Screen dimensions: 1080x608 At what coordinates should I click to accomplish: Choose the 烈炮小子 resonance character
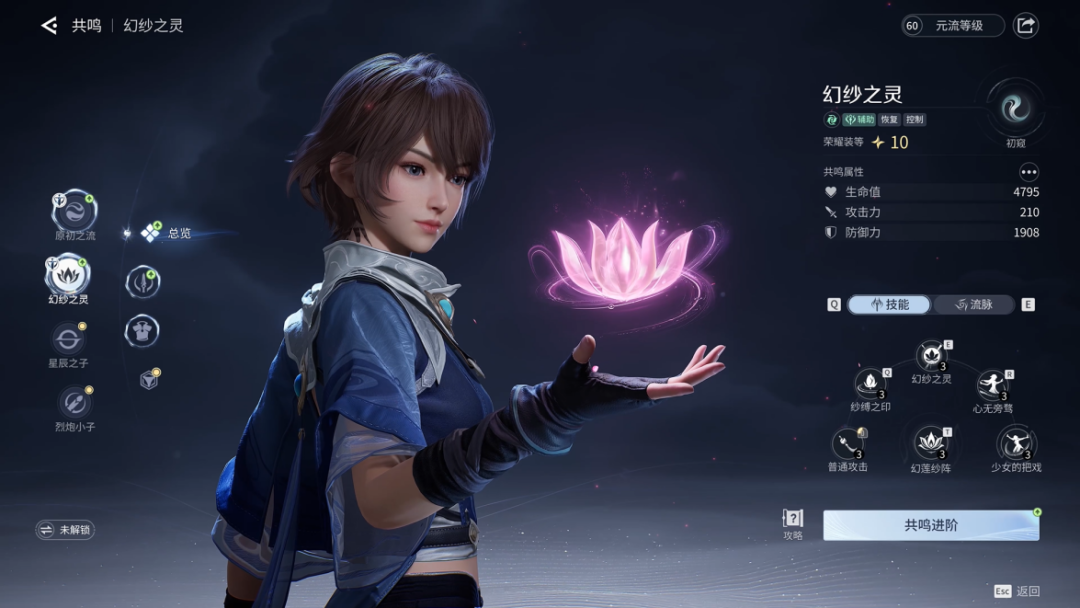point(73,402)
